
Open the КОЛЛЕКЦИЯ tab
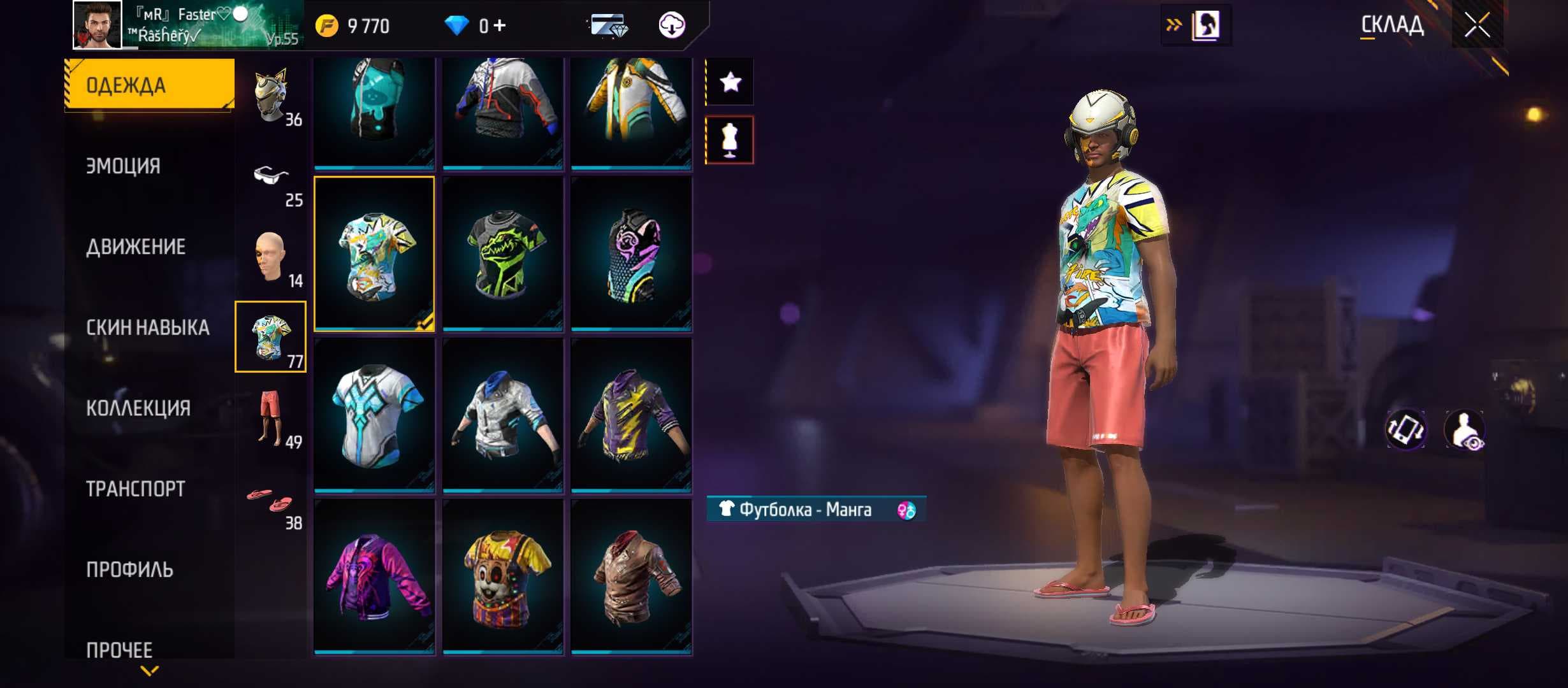tap(138, 408)
